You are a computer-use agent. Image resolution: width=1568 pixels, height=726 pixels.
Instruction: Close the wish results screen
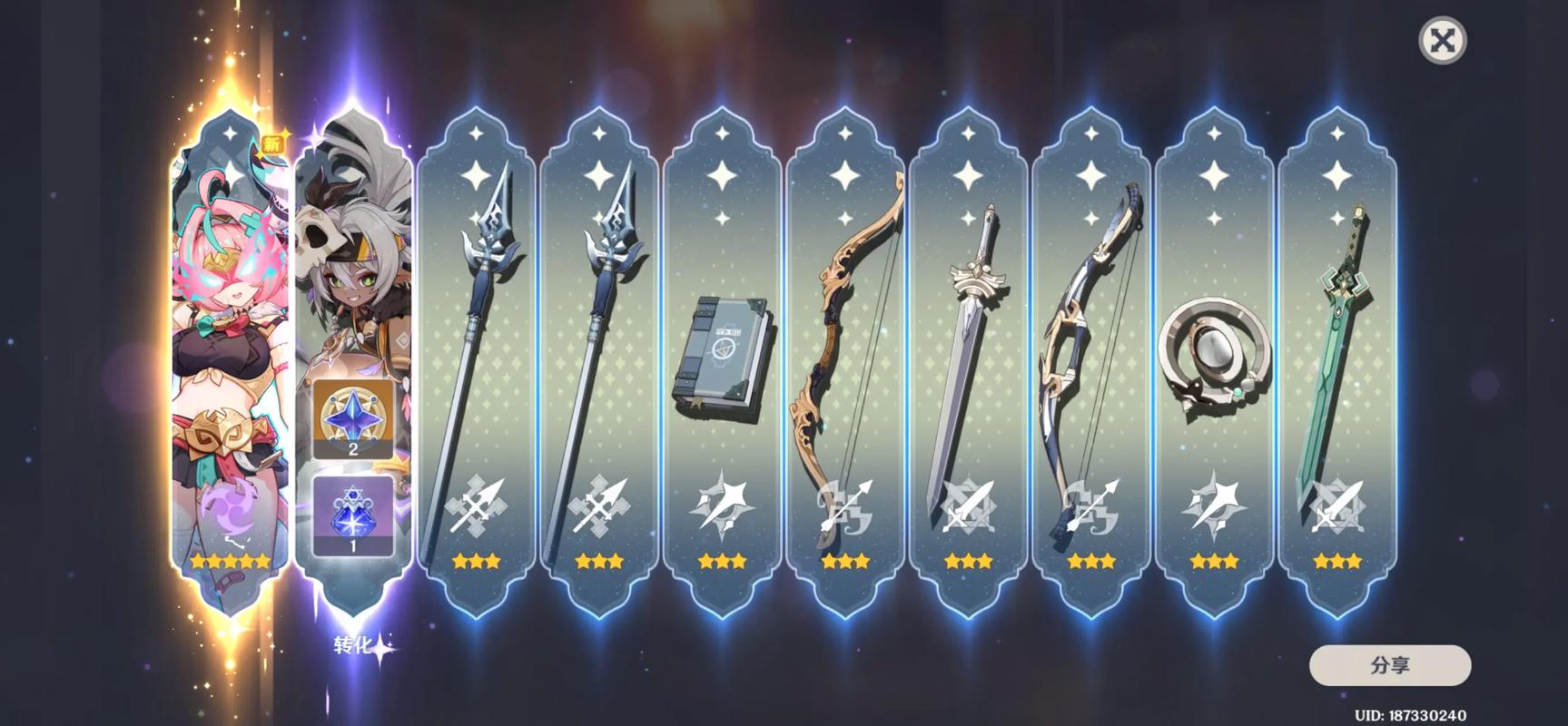(x=1442, y=41)
